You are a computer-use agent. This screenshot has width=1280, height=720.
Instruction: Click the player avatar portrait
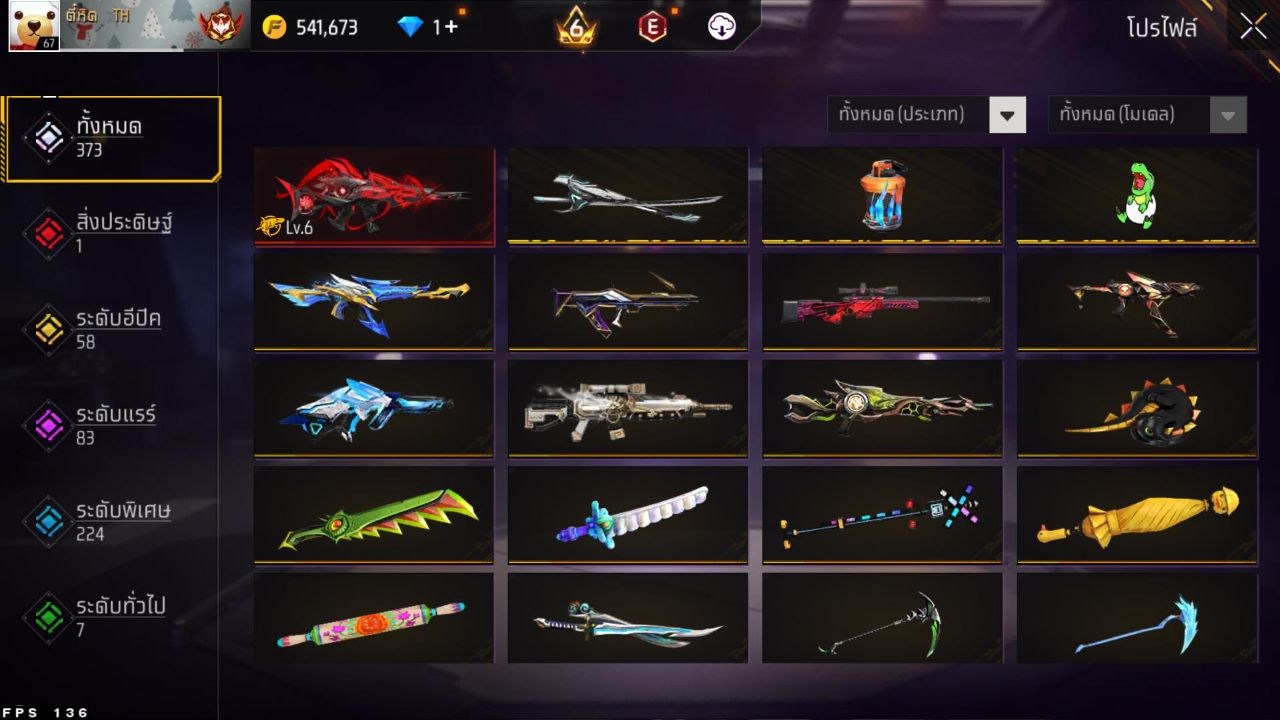[33, 26]
